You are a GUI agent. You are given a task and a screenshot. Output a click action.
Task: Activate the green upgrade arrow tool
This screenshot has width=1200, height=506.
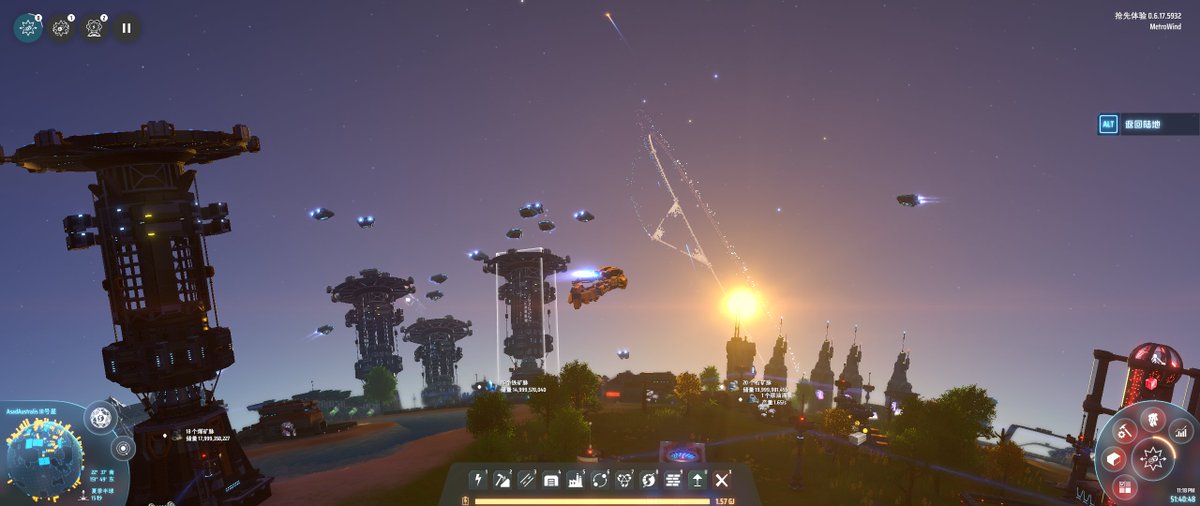(697, 480)
